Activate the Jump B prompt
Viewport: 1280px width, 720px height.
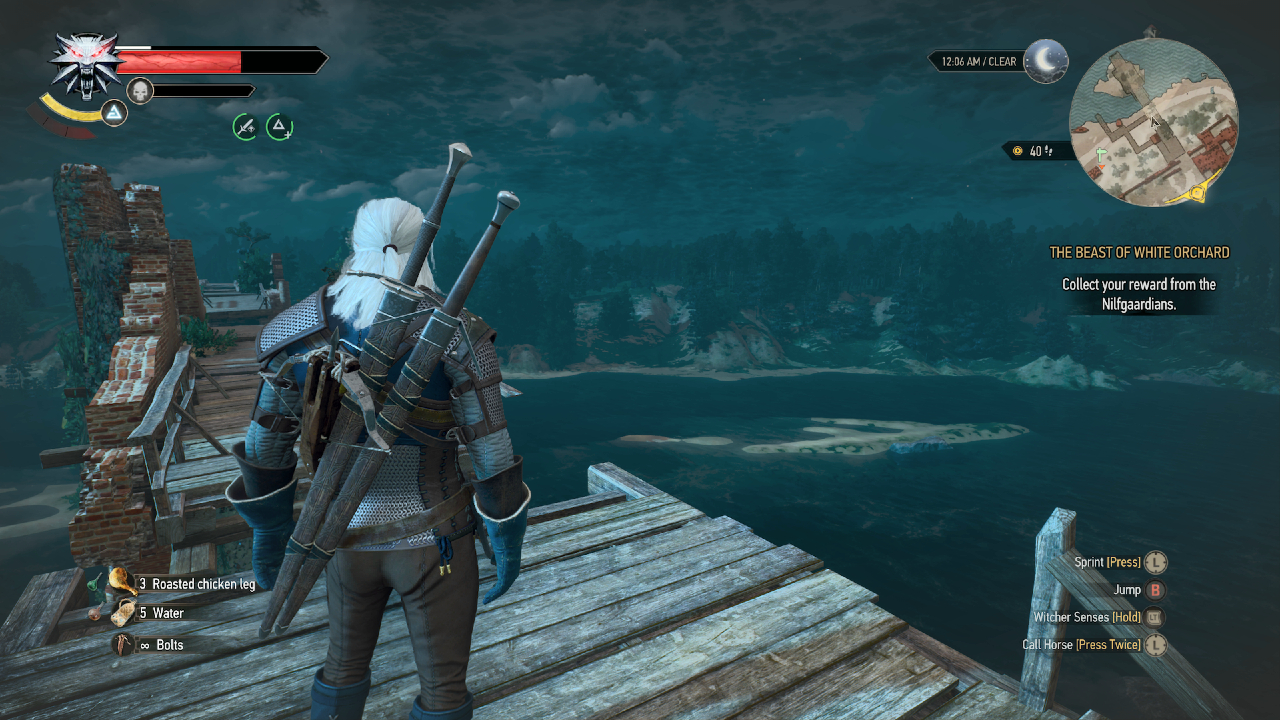tap(1157, 590)
